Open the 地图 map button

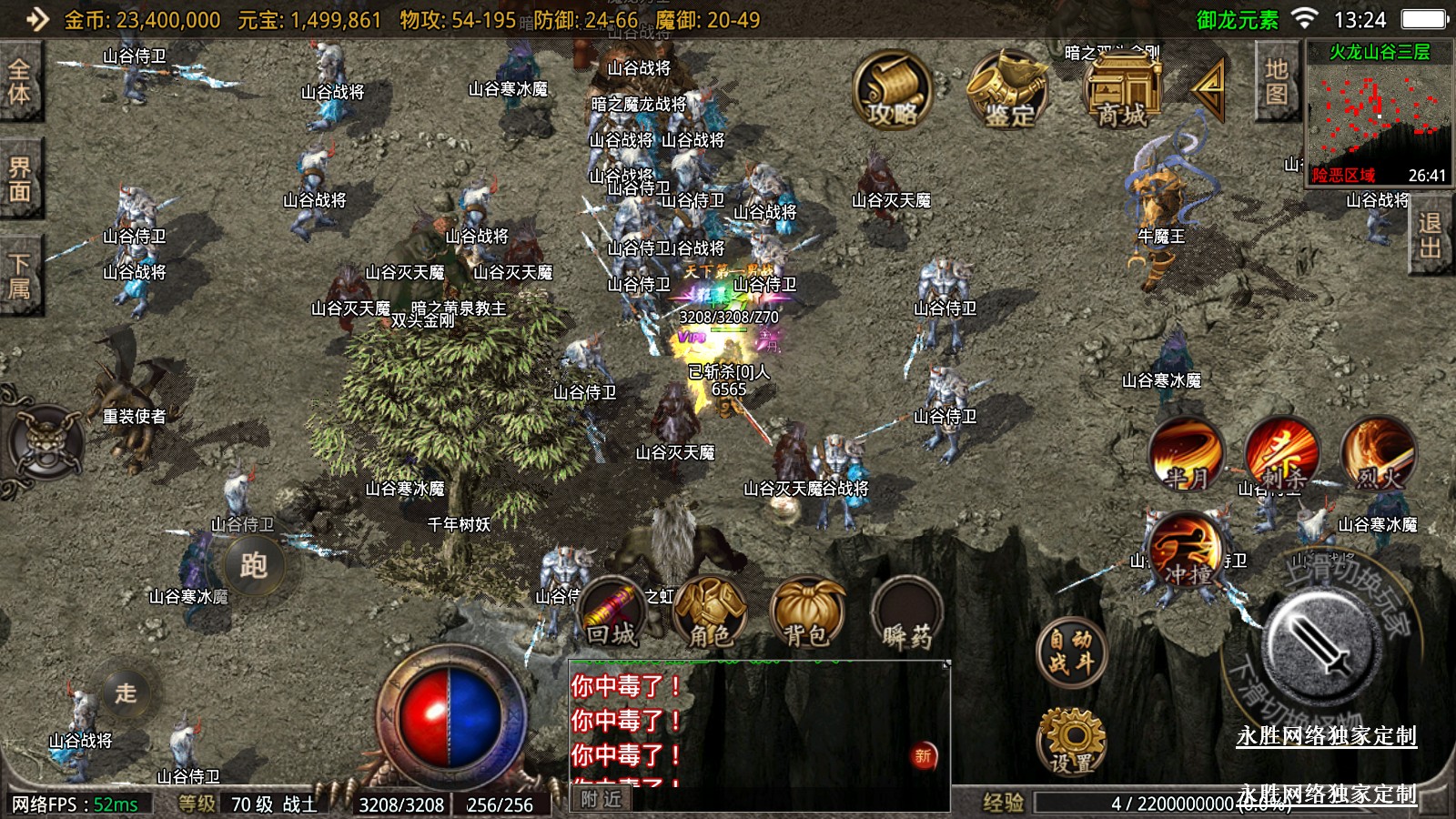click(1276, 82)
